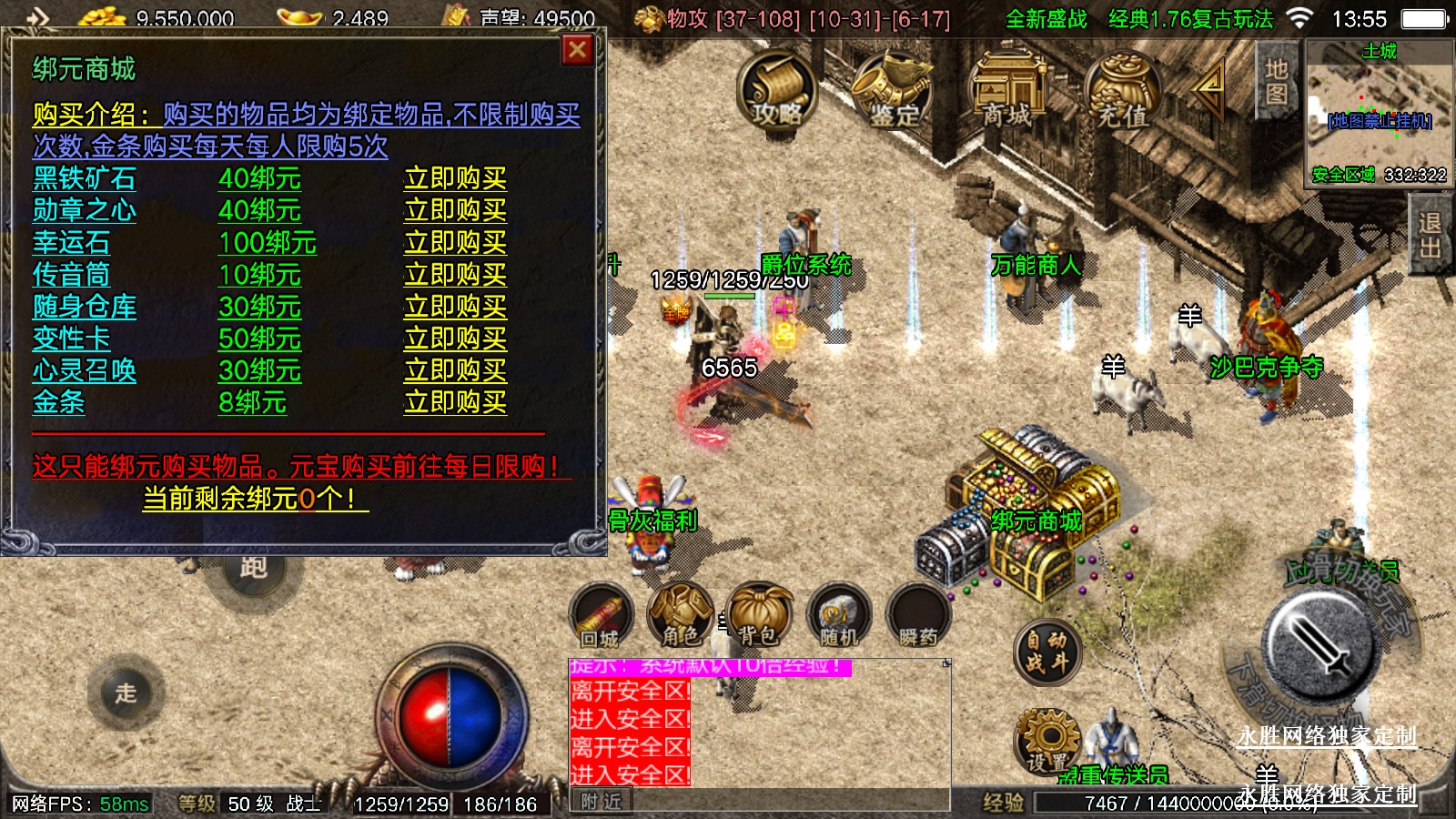The width and height of the screenshot is (1456, 819).
Task: Click the 土城 minimap
Action: pyautogui.click(x=1379, y=113)
